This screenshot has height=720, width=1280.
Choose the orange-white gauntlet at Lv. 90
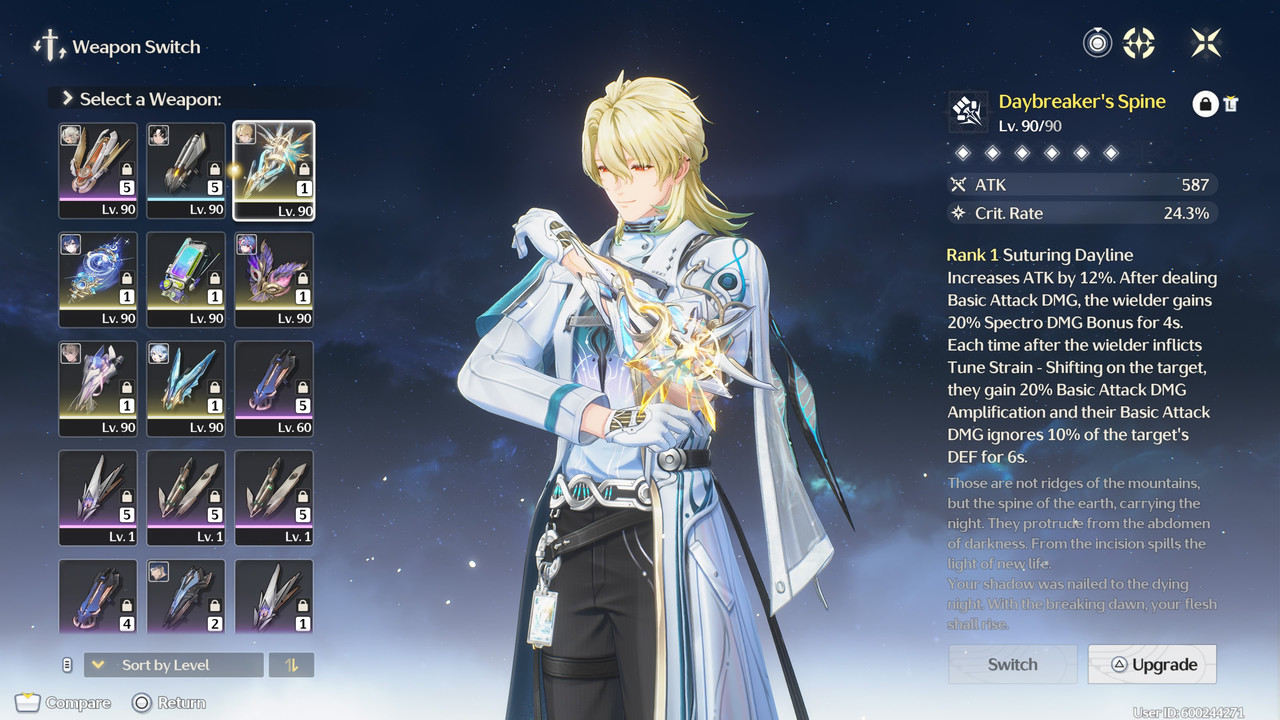(x=98, y=170)
